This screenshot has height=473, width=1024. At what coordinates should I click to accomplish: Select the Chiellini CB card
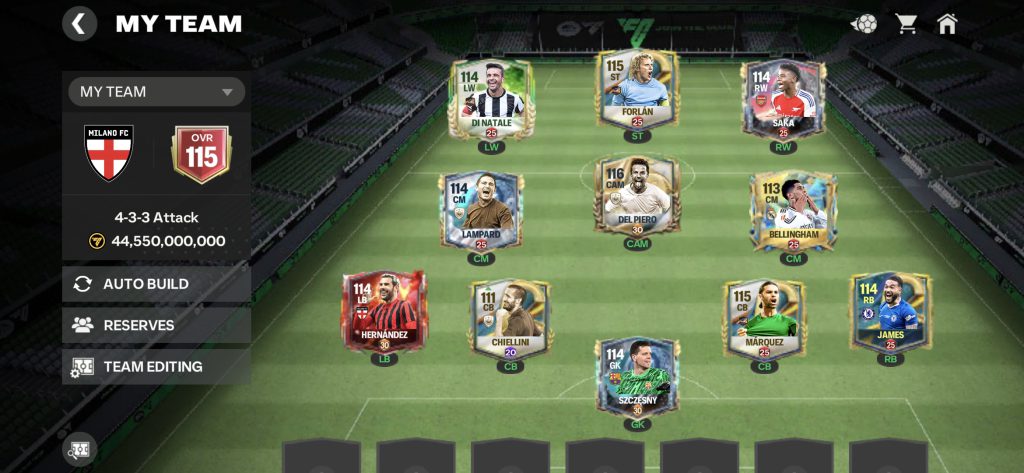click(x=510, y=320)
